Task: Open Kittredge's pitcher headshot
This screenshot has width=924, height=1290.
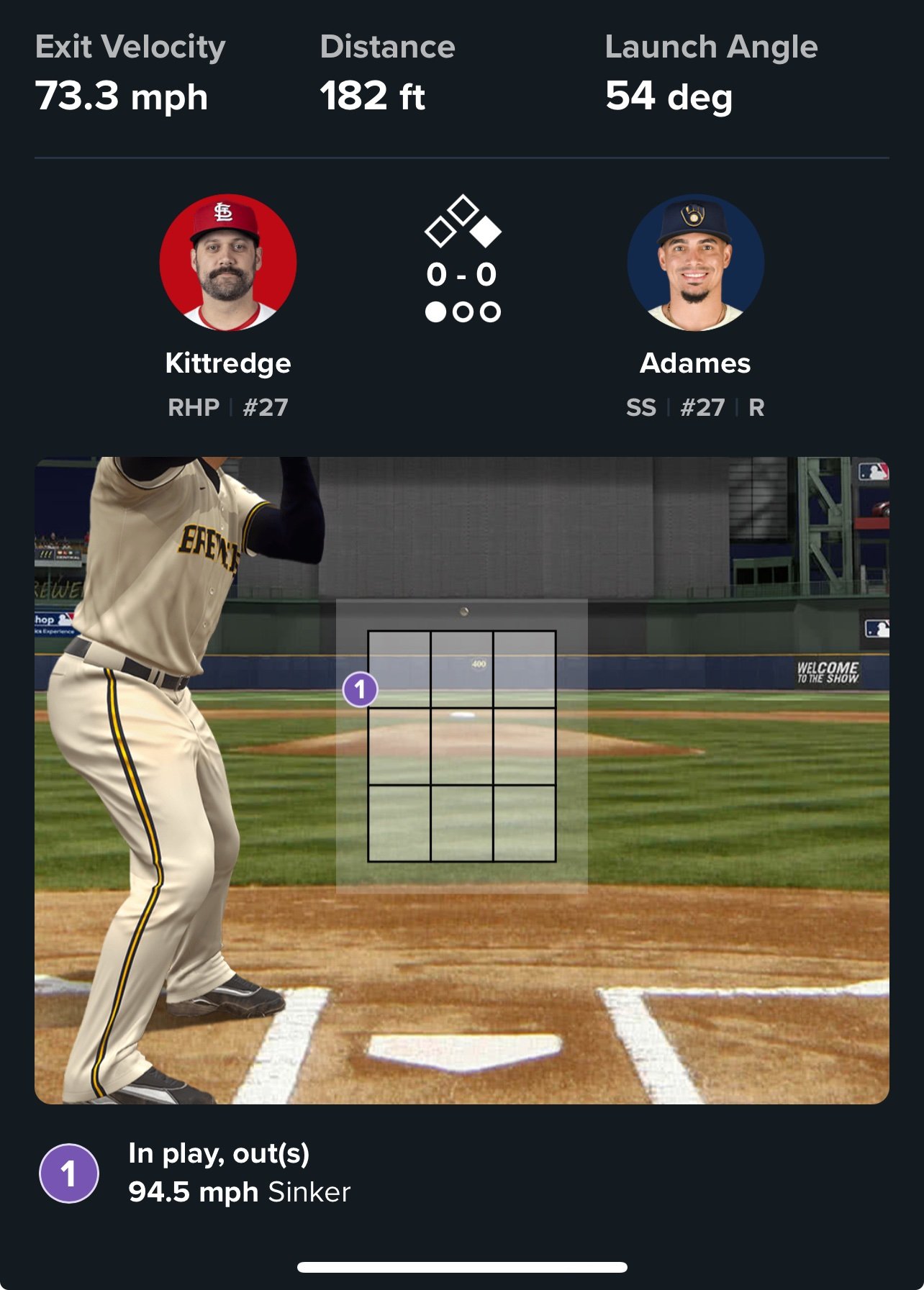Action: (228, 263)
